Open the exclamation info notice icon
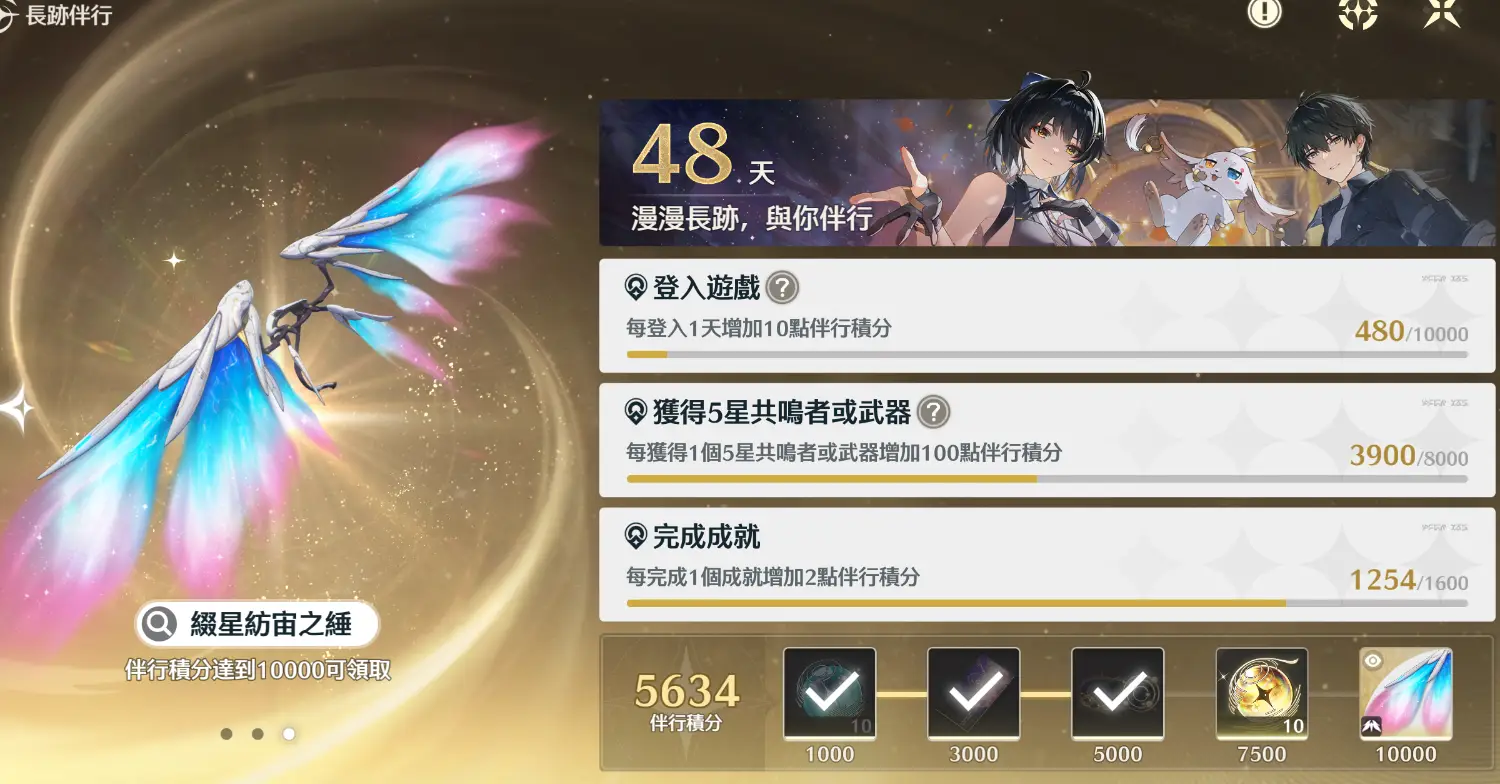Viewport: 1500px width, 784px height. point(1263,16)
